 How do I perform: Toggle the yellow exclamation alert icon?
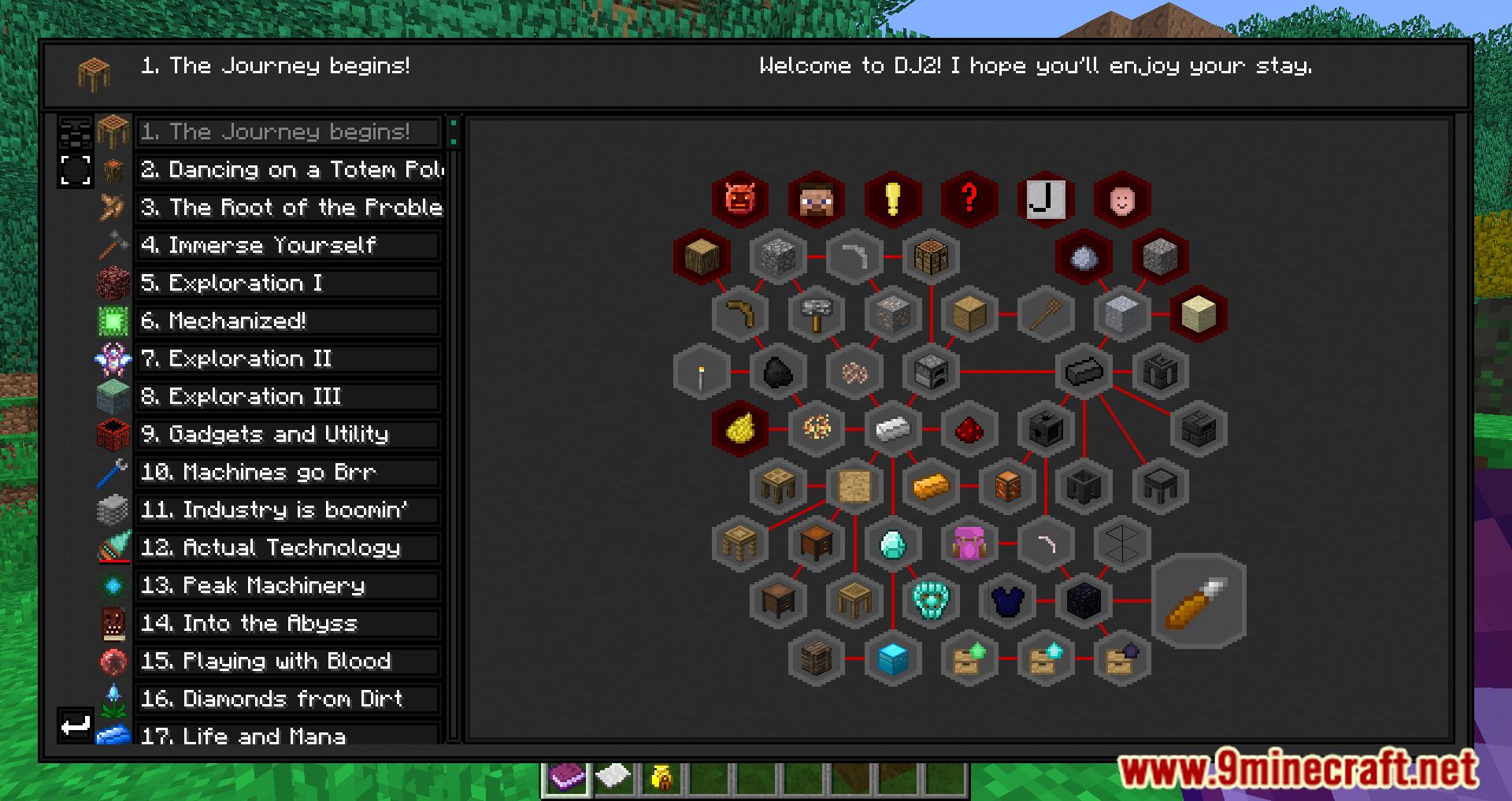893,199
